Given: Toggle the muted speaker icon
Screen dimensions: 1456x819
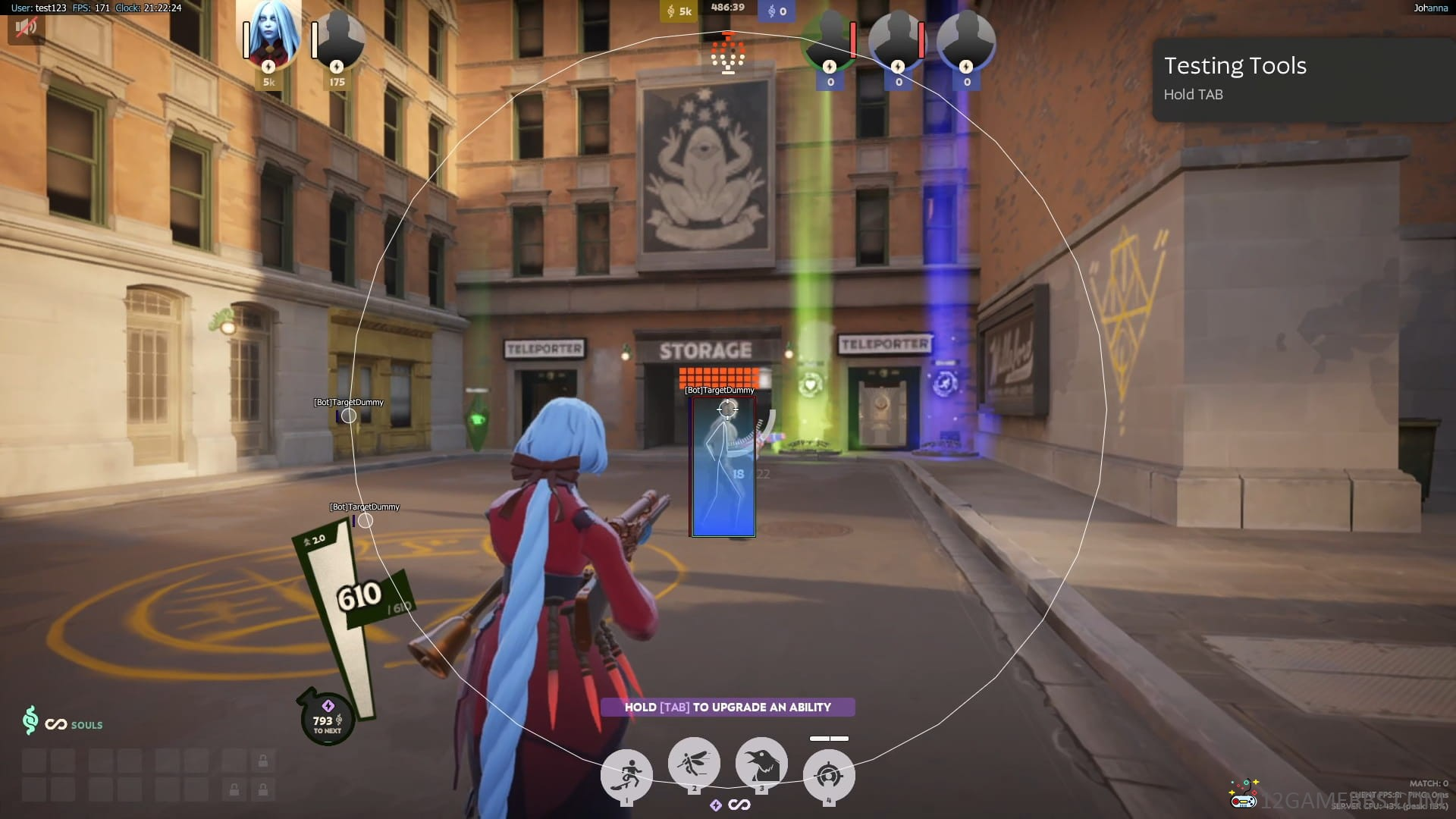Looking at the screenshot, I should pos(26,28).
